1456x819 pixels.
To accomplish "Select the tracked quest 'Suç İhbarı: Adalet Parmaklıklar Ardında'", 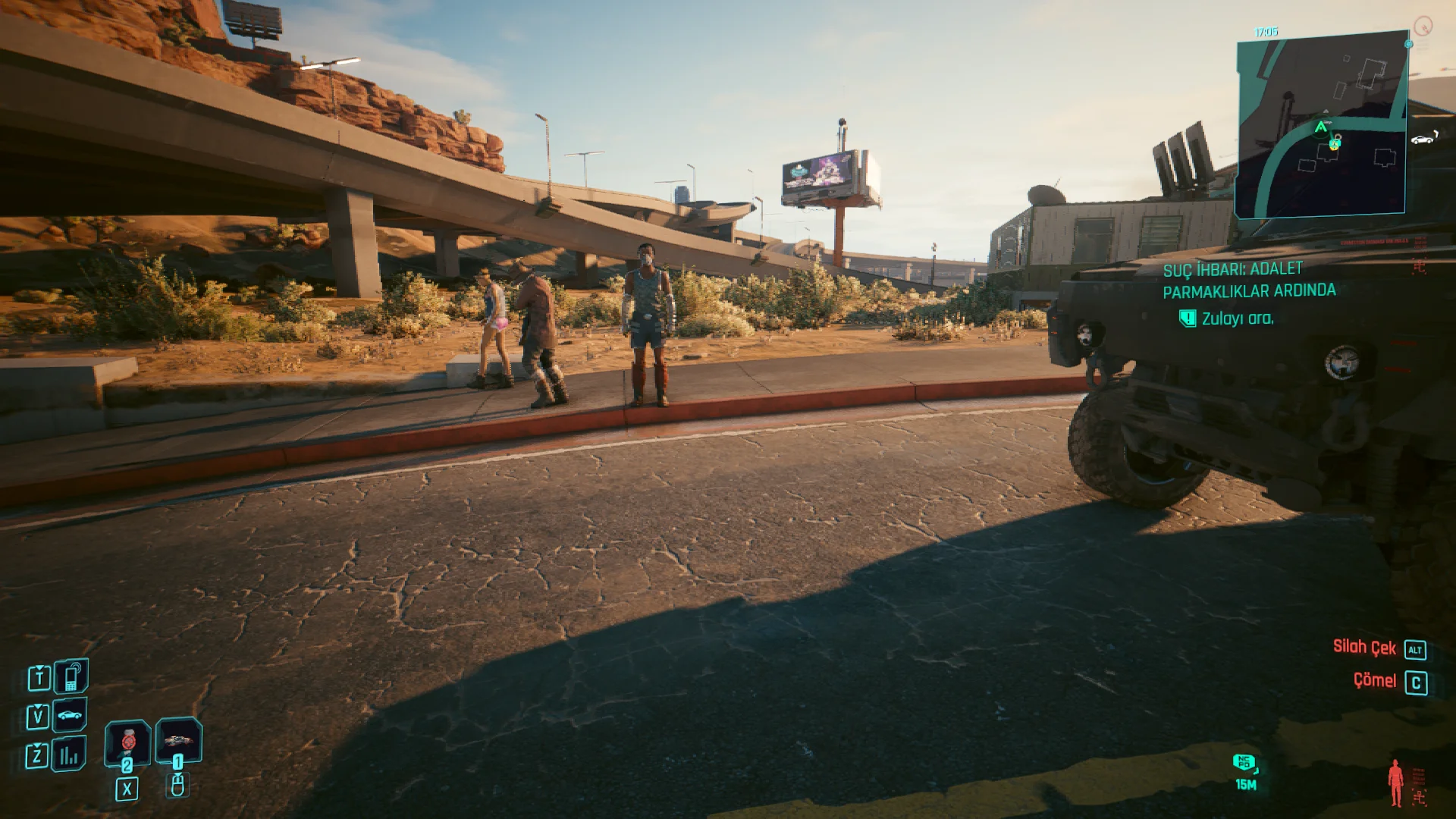I will [x=1249, y=280].
